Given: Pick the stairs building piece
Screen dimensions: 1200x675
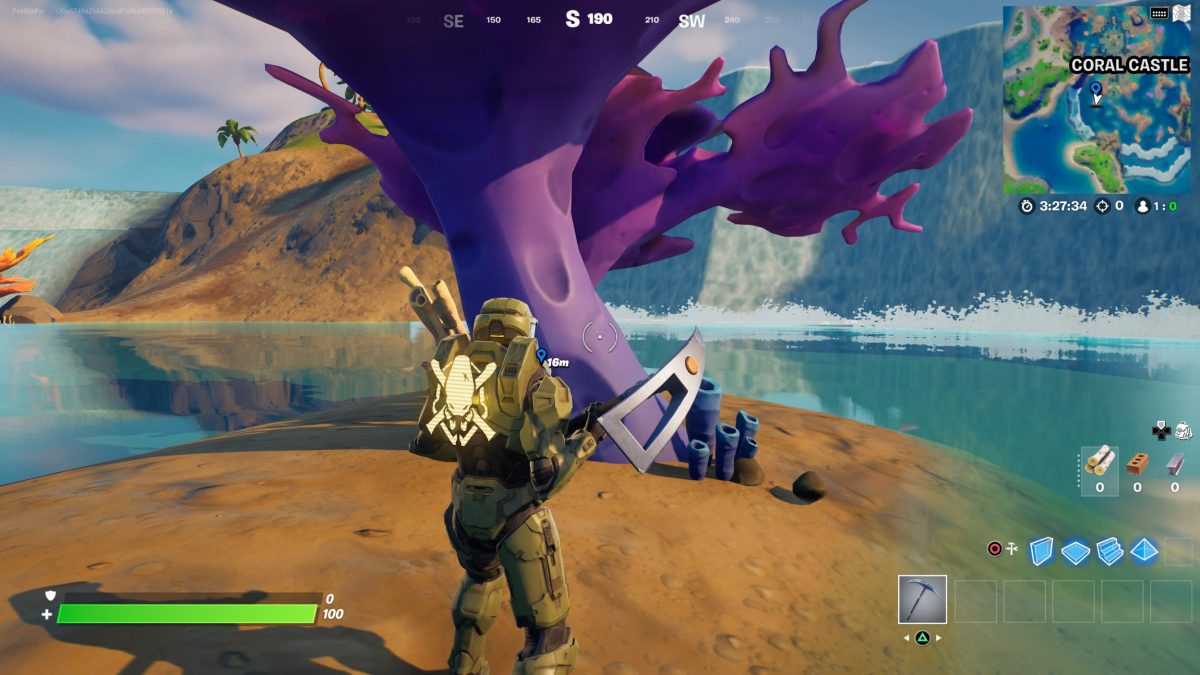Looking at the screenshot, I should click(x=1109, y=551).
